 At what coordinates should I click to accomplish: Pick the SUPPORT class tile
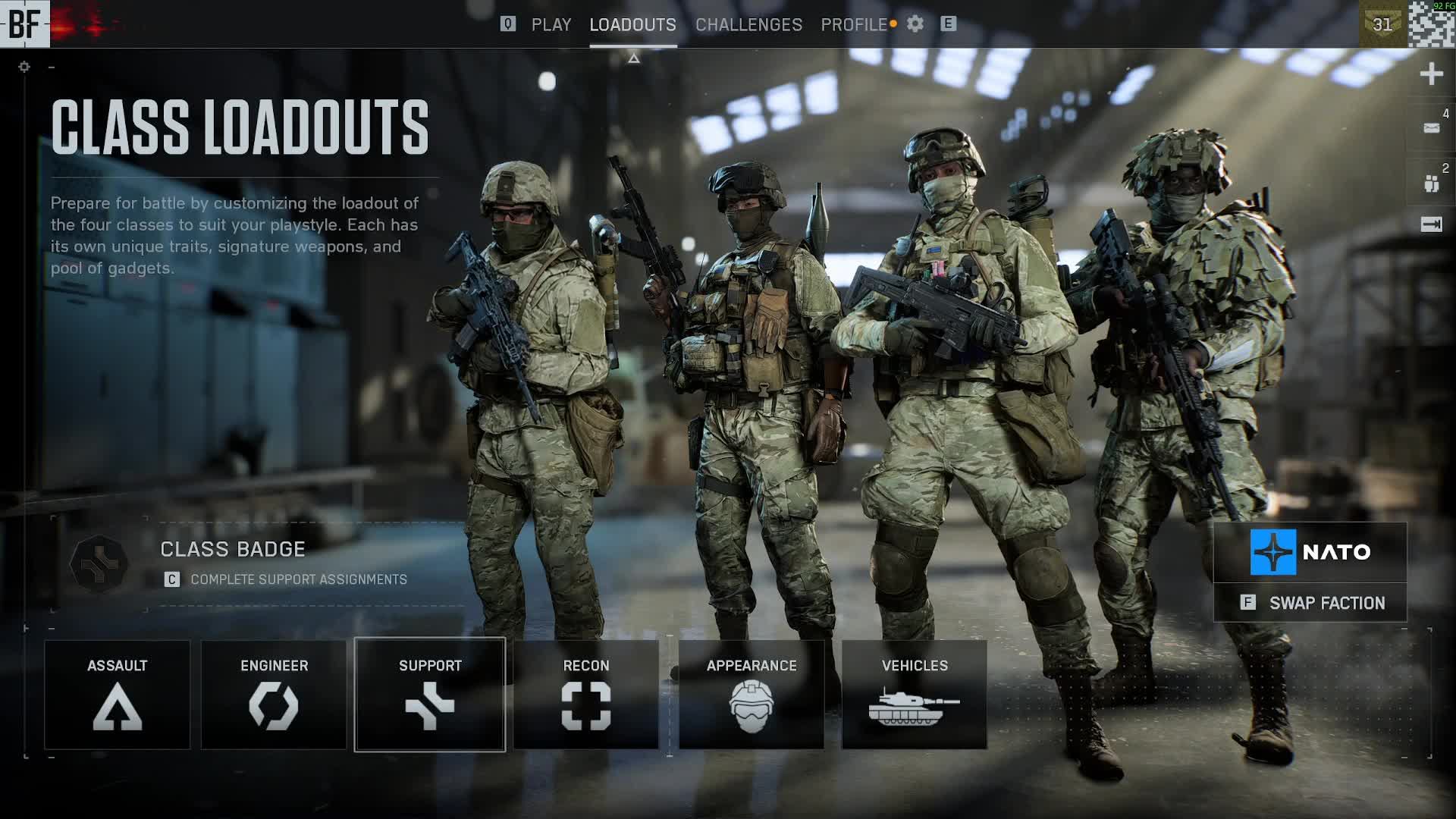(430, 695)
